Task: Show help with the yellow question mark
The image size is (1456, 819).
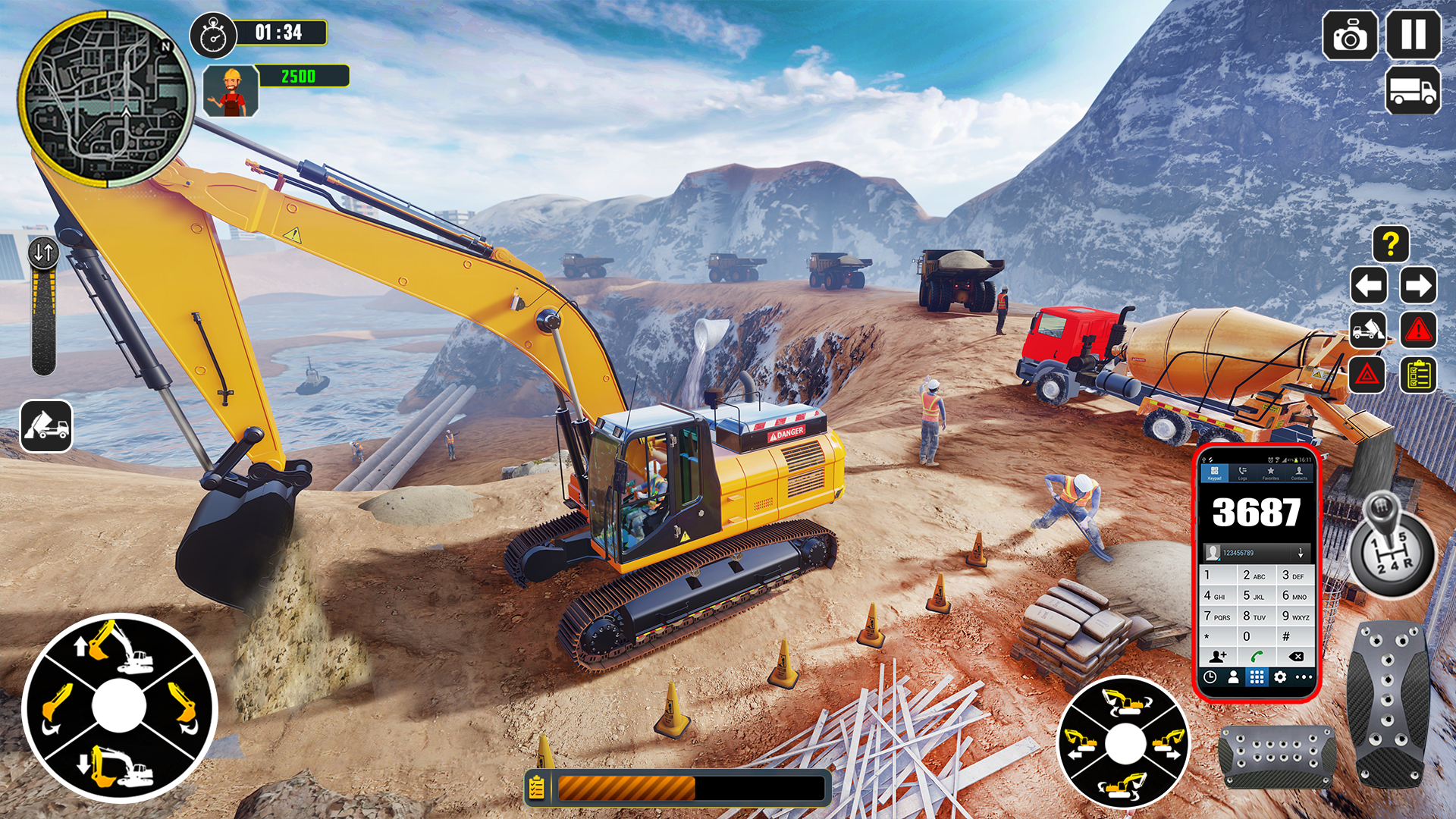Action: (x=1391, y=244)
